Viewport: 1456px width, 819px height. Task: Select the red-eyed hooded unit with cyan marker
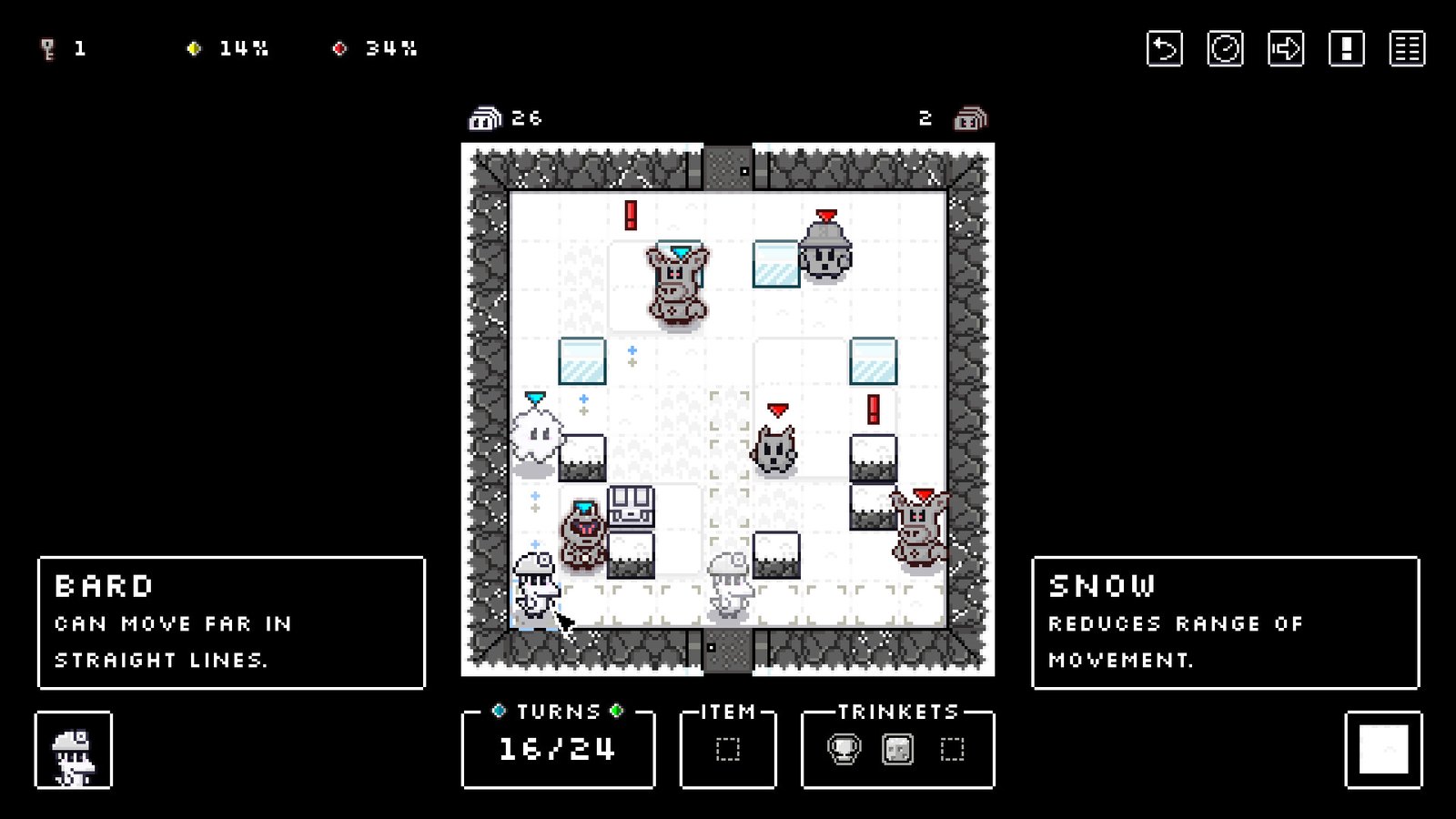click(582, 536)
